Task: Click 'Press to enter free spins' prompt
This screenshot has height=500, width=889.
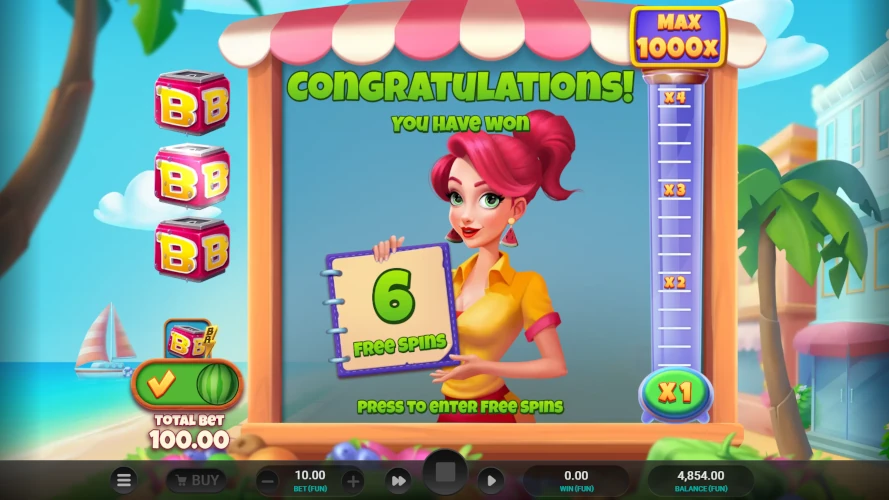Action: [x=460, y=407]
